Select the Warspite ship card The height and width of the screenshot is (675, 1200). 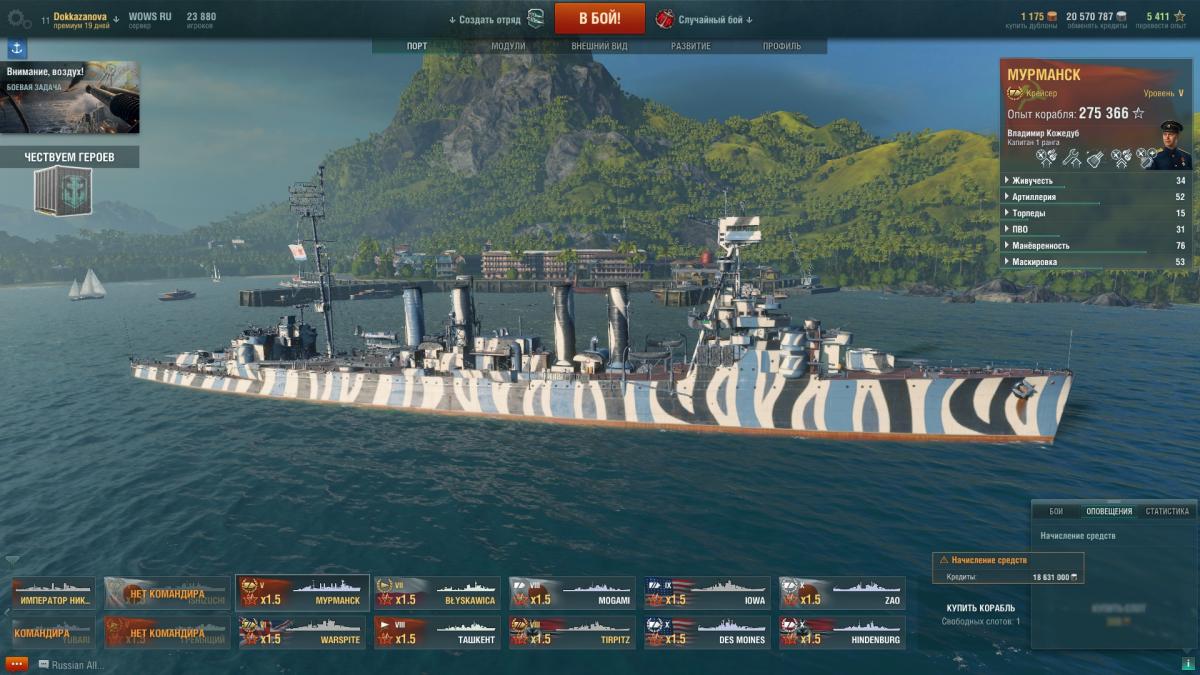(x=302, y=633)
